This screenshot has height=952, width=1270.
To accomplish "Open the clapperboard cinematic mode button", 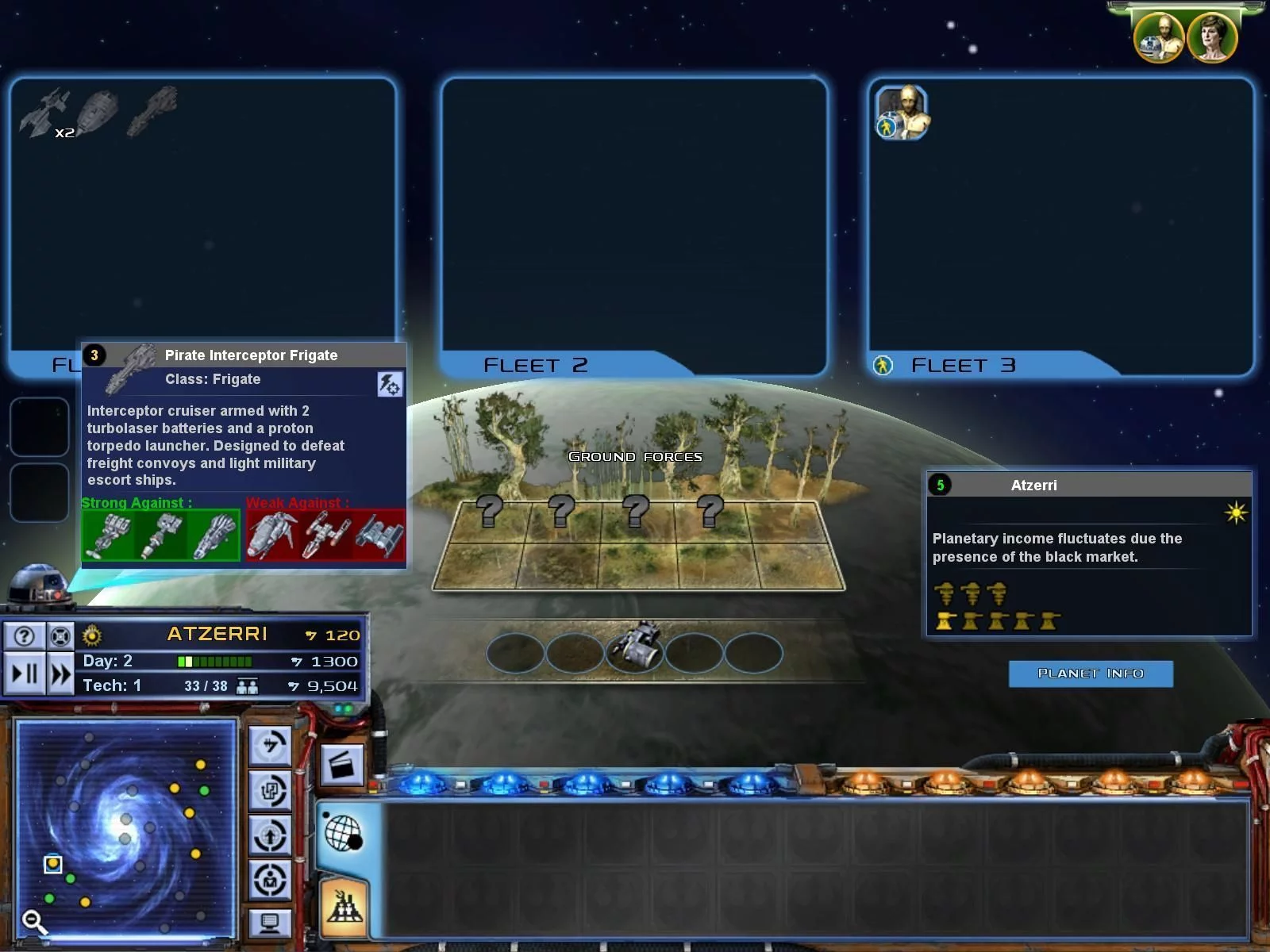I will pyautogui.click(x=342, y=766).
